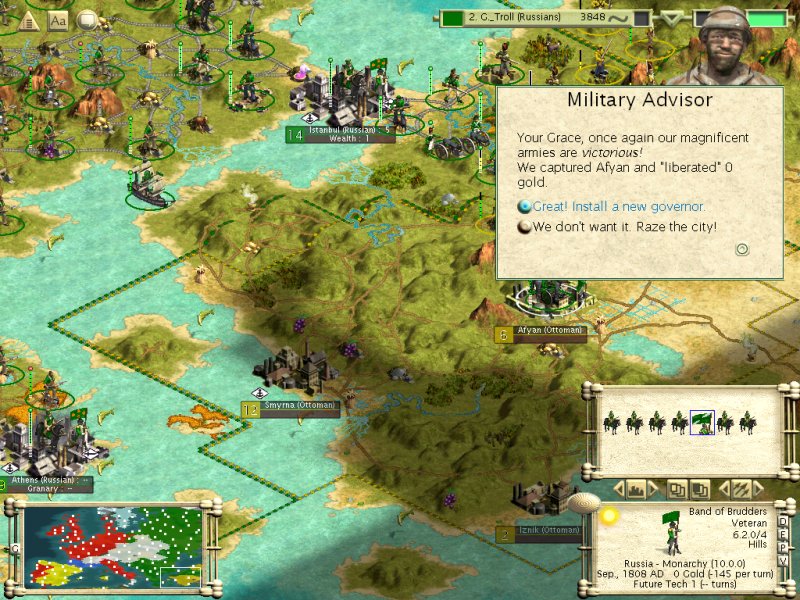The image size is (800, 600).
Task: Select the highlighted Band of Brudders flag unit
Action: [x=702, y=423]
